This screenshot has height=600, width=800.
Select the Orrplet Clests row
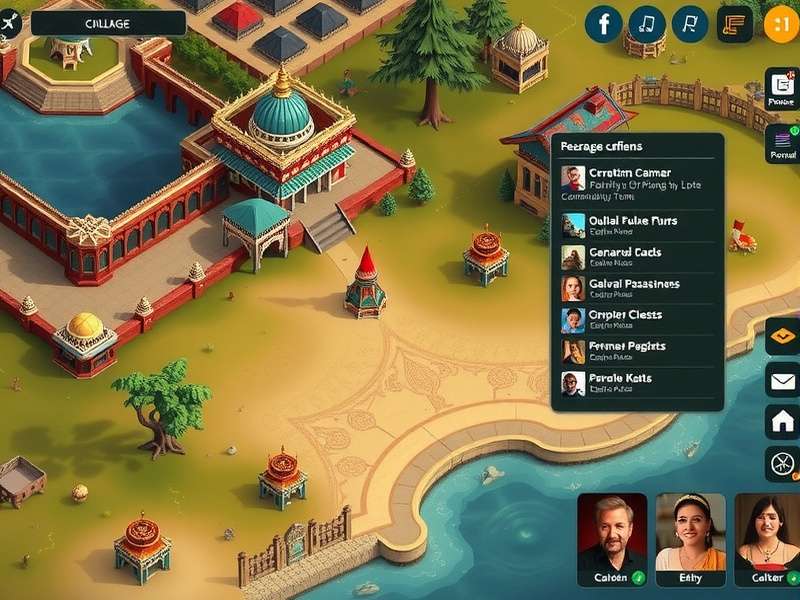(636, 319)
